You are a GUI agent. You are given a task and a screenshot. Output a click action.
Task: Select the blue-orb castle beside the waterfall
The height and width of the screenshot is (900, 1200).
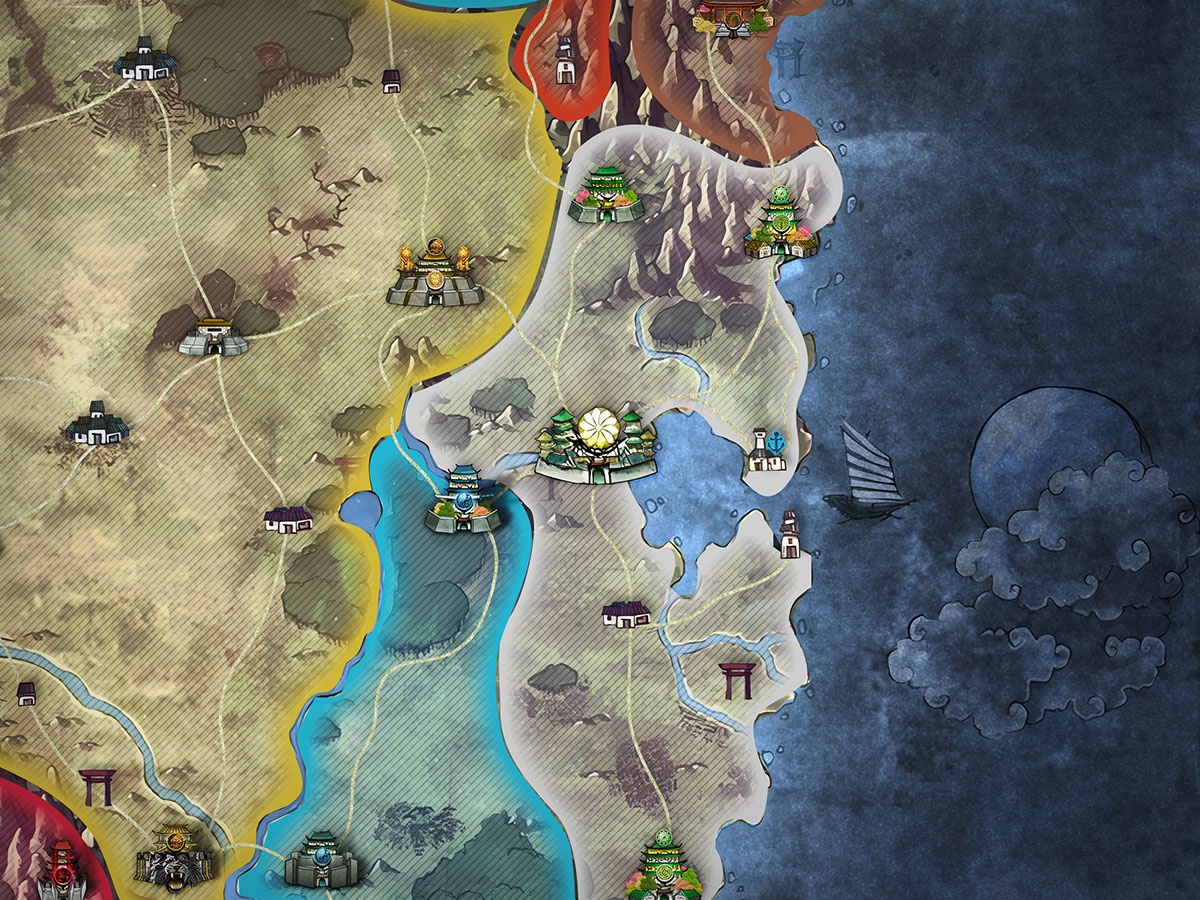click(x=464, y=502)
